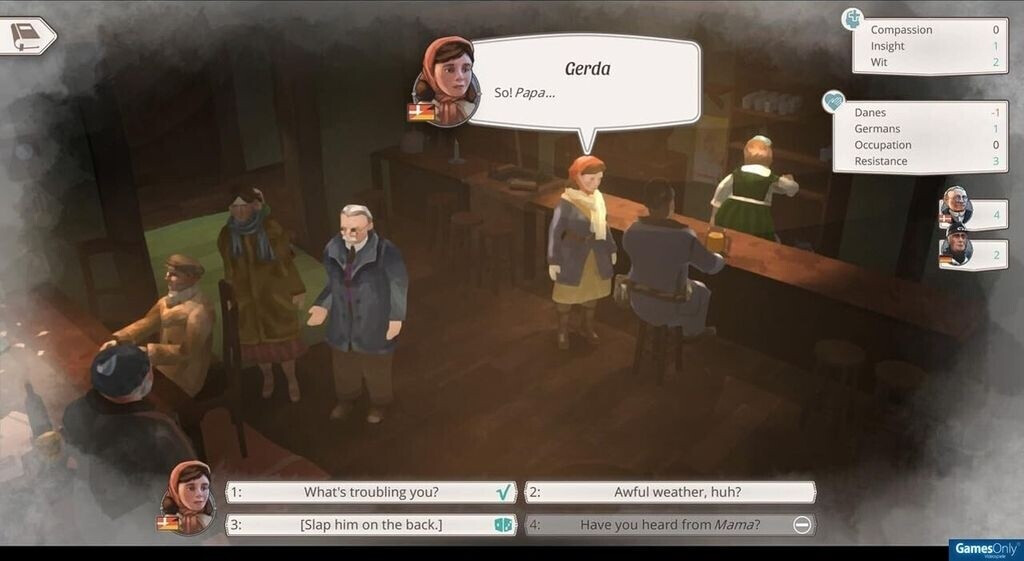Viewport: 1024px width, 561px height.
Task: Choose "Have you heard from Mama?" option
Action: (670, 524)
